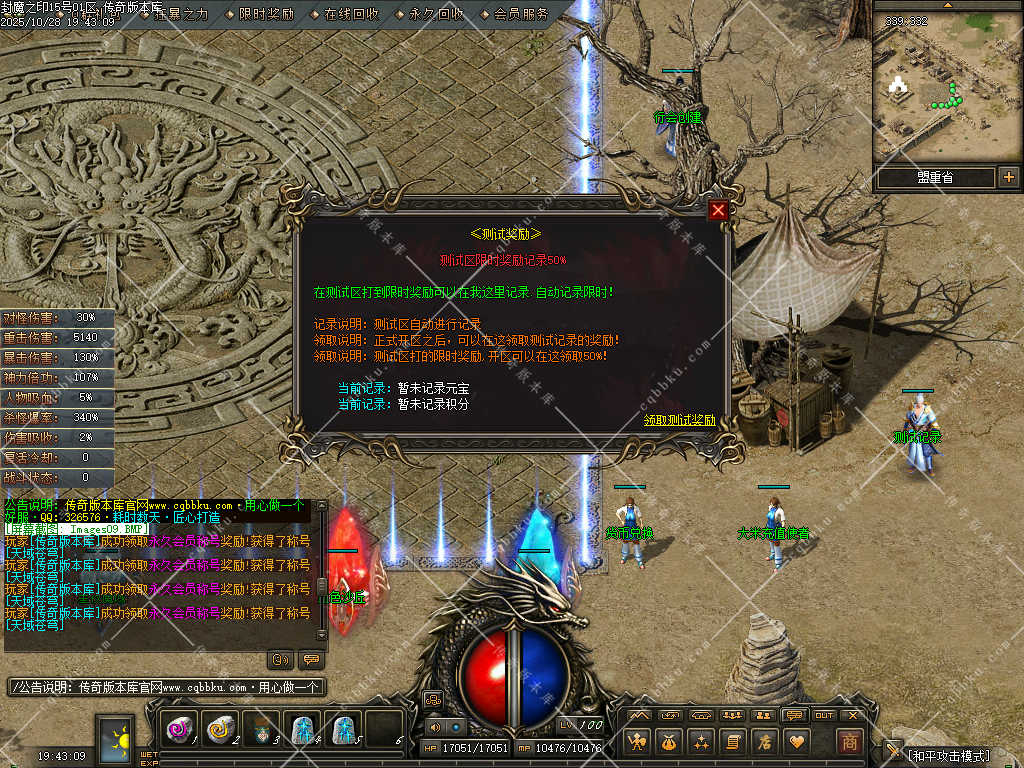
Task: Open the 永久回收 menu
Action: coord(436,14)
